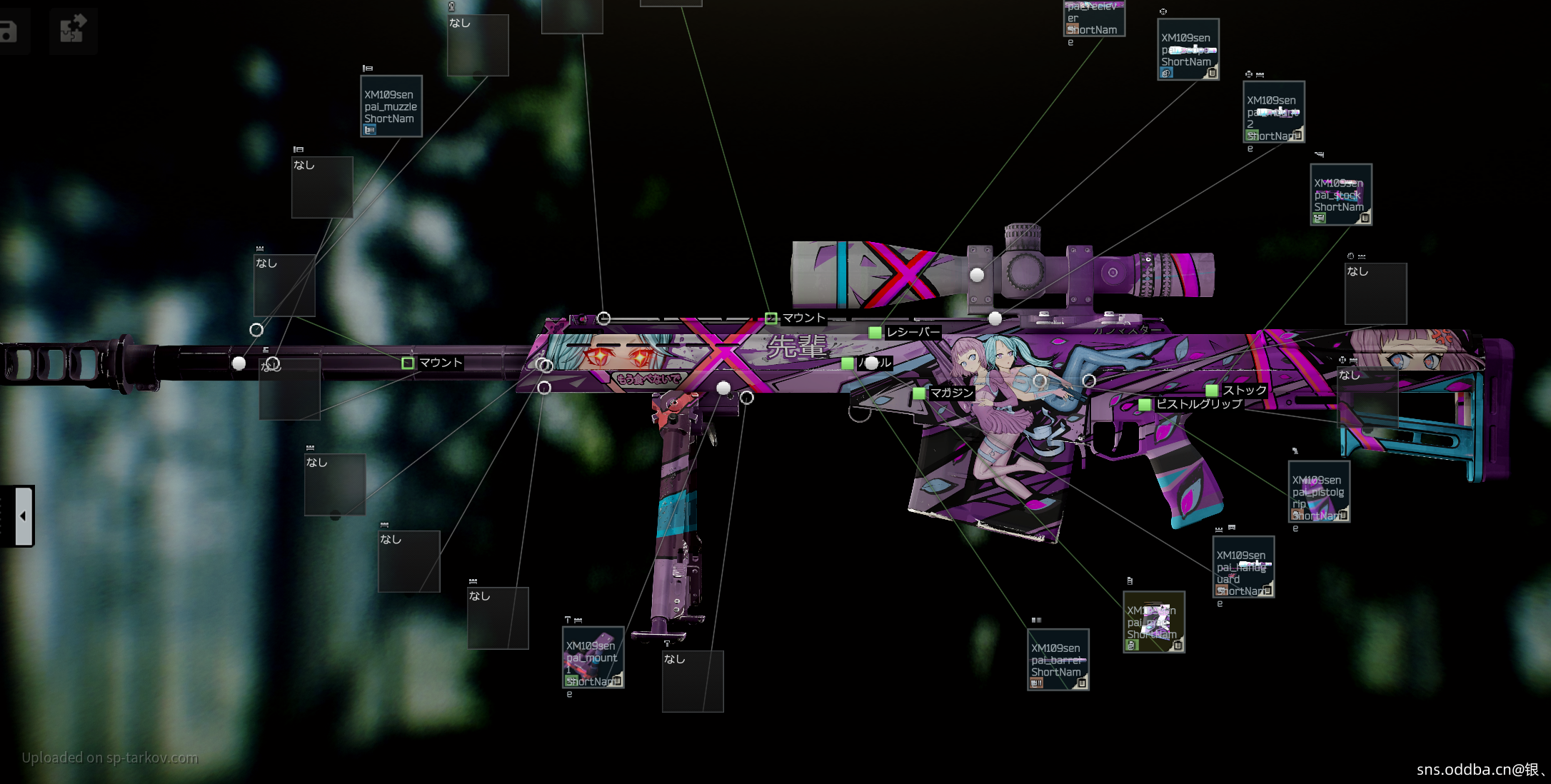Select the ピストルグリップ slot label

pos(1198,404)
